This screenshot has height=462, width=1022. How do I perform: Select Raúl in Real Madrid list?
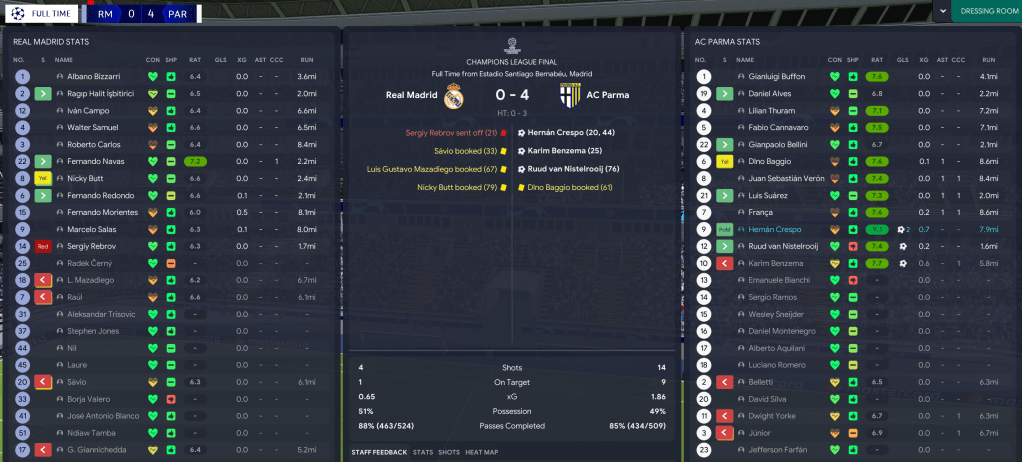(76, 297)
